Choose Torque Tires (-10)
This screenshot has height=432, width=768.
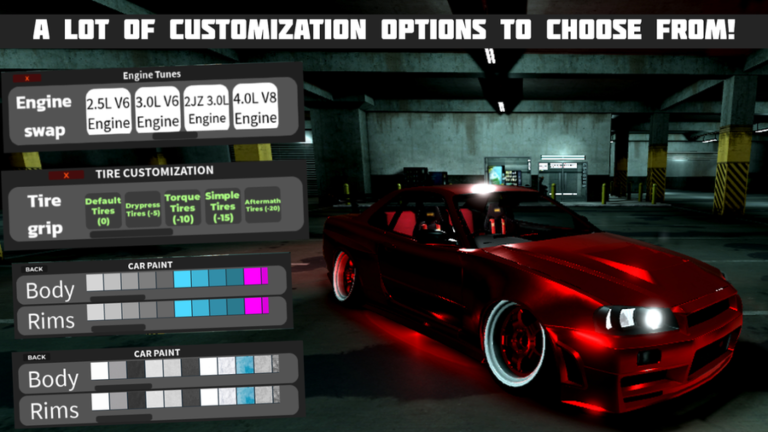coord(183,208)
